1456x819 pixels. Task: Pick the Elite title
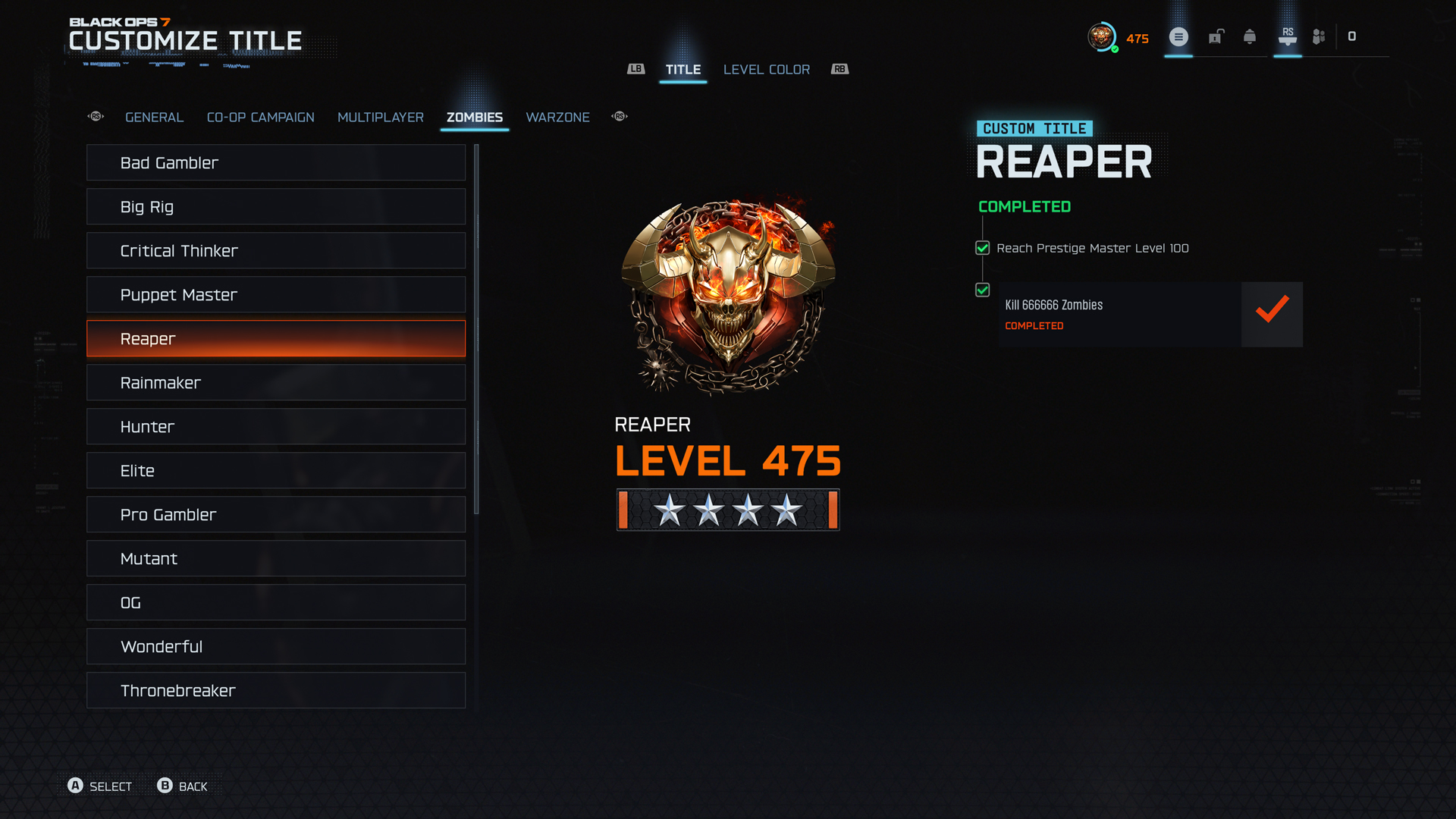click(275, 471)
